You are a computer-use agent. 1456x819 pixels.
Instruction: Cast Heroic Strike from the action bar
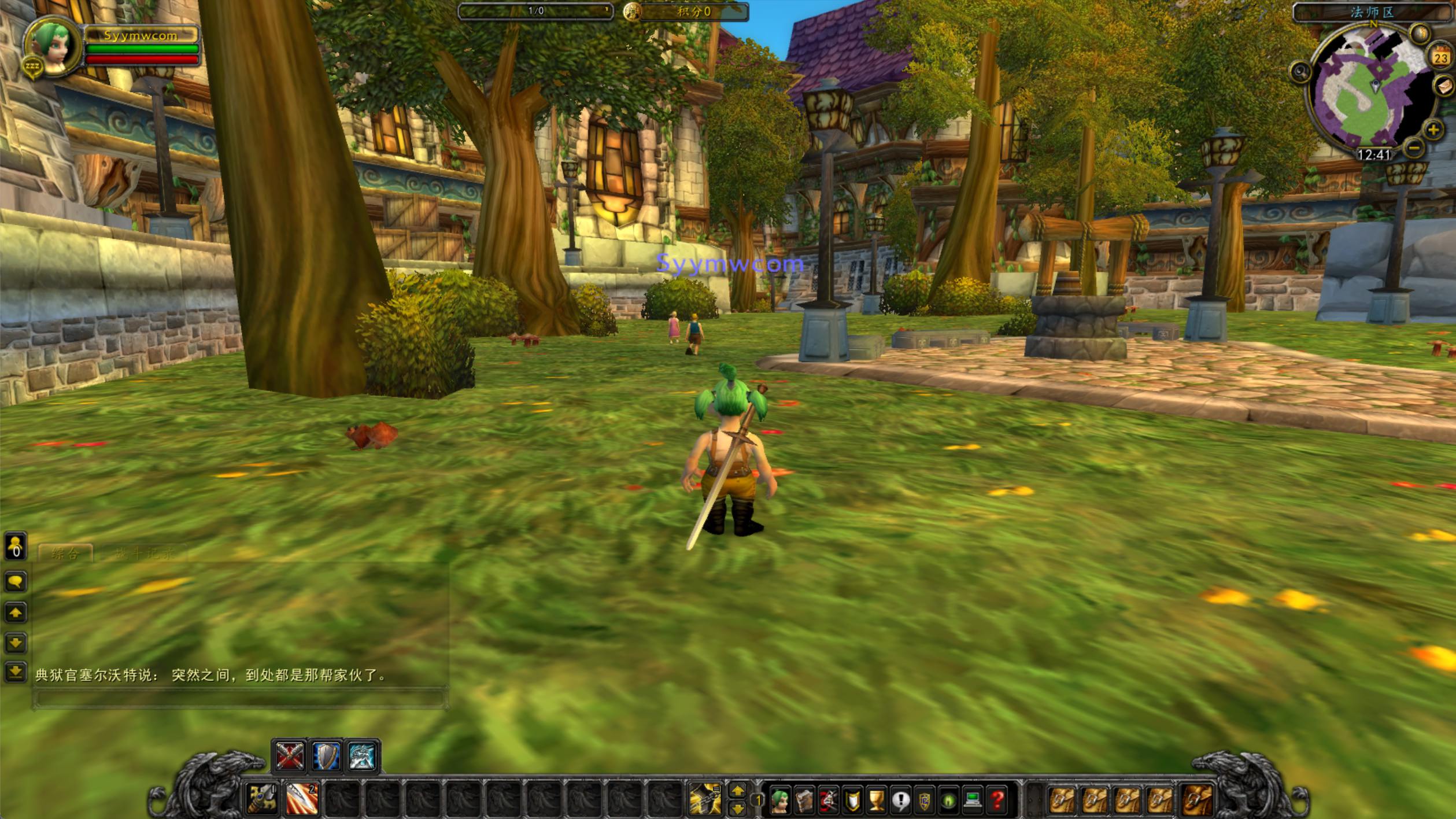(302, 799)
